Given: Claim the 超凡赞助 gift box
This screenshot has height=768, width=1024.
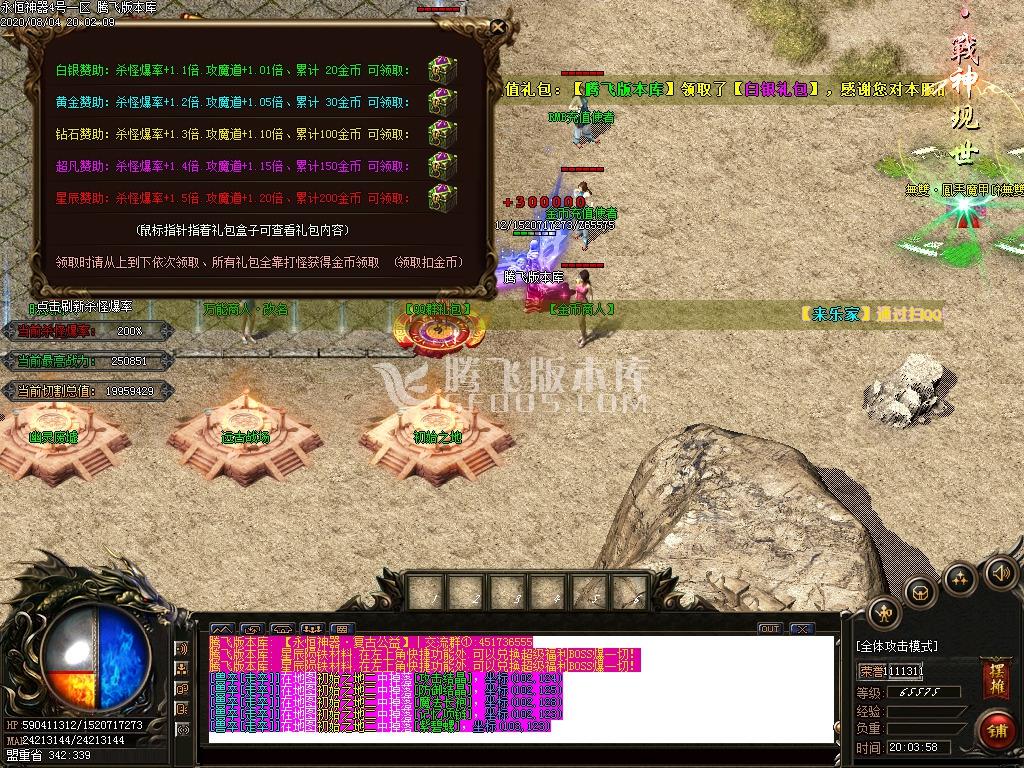Looking at the screenshot, I should point(442,163).
